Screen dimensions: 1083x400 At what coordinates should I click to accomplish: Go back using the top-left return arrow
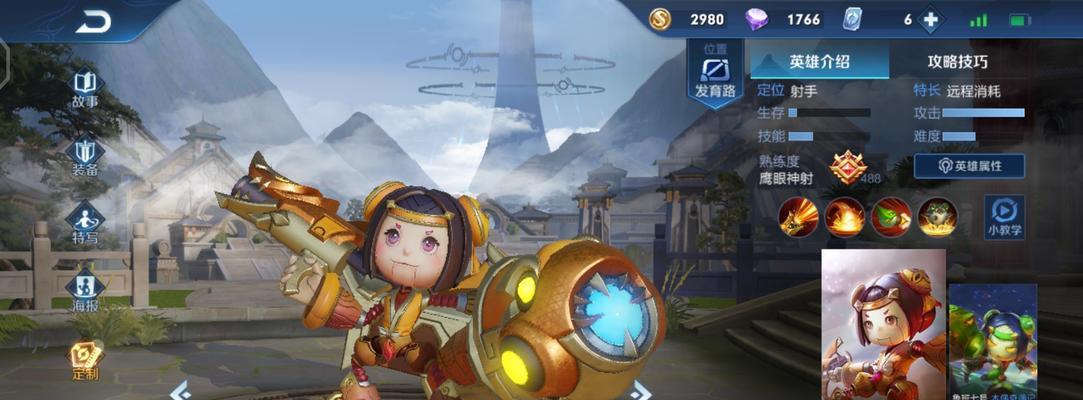tap(93, 21)
